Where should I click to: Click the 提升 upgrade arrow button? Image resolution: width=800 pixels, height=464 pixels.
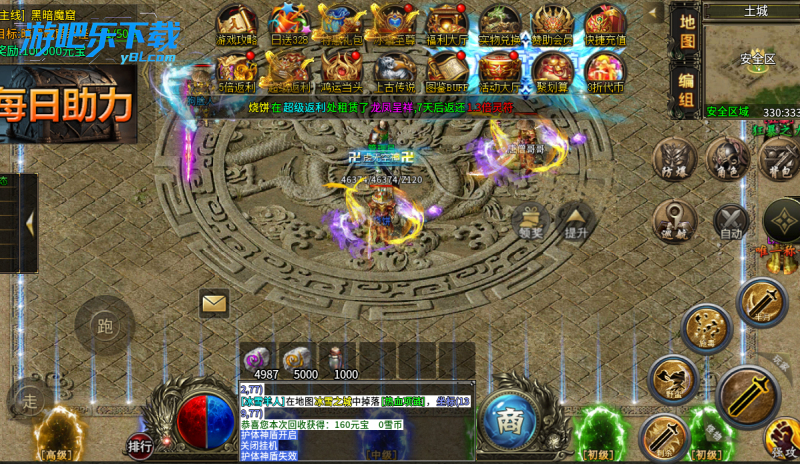tap(576, 220)
